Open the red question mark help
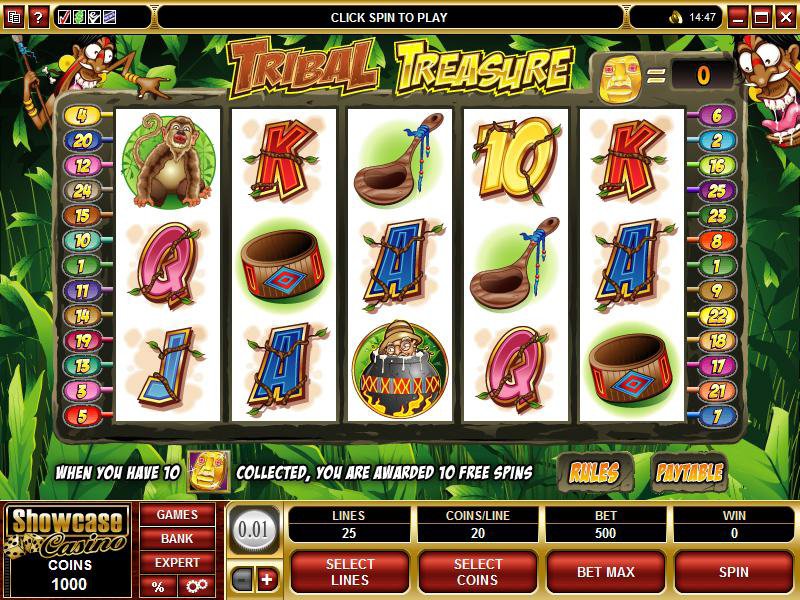Image resolution: width=800 pixels, height=600 pixels. point(39,17)
